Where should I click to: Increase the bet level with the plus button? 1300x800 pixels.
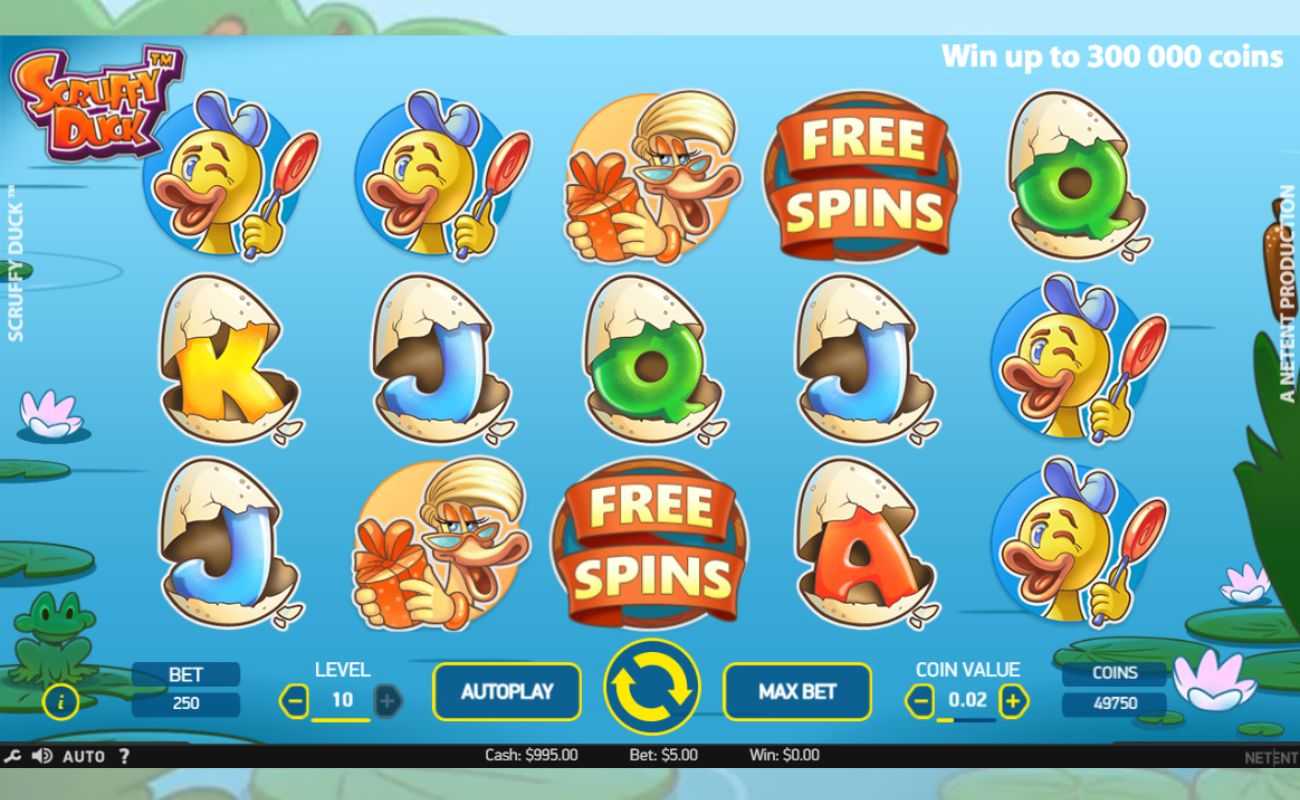click(388, 701)
